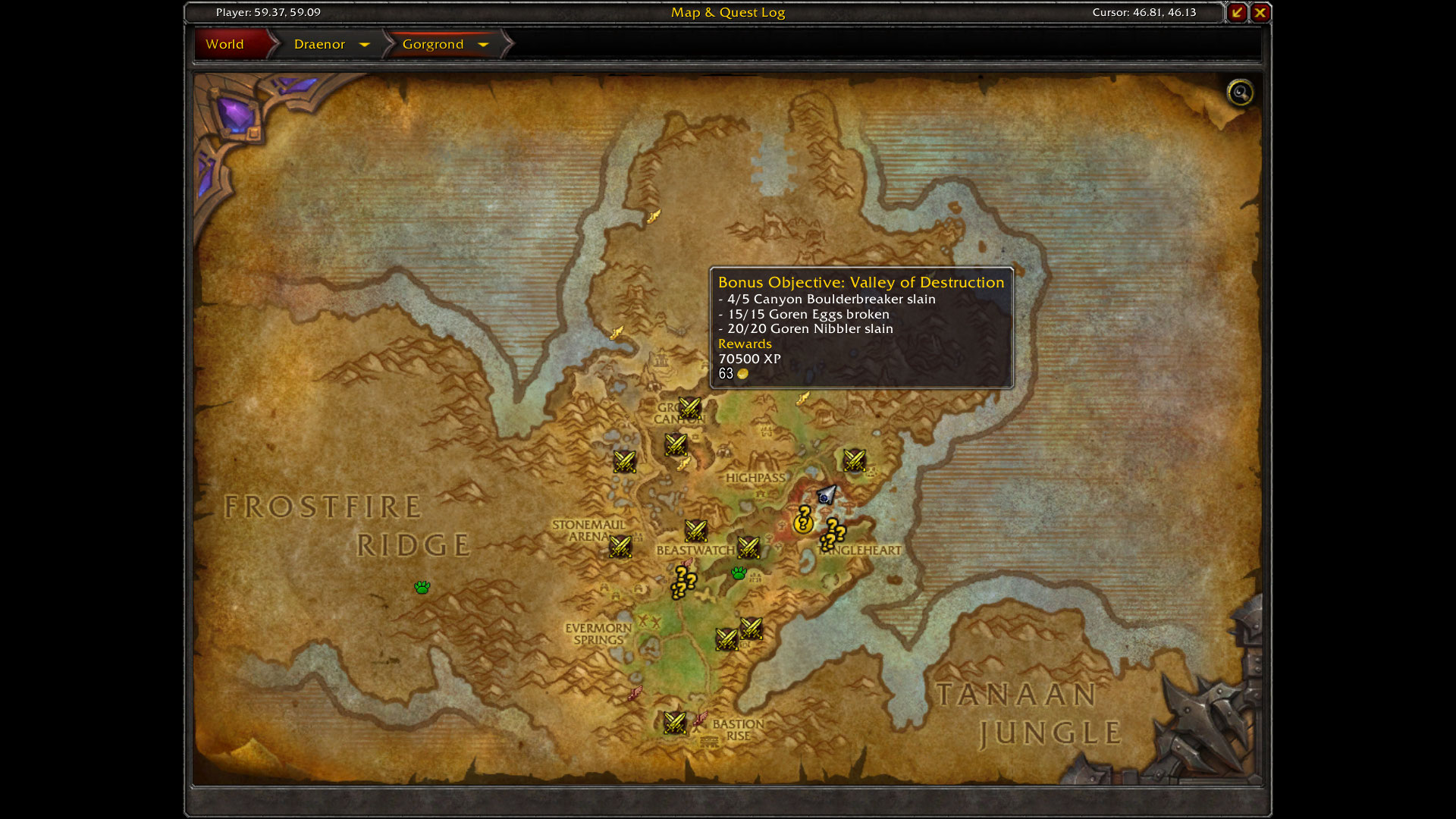Click the World breadcrumb button
Screen dimensions: 1456x819
click(x=225, y=44)
